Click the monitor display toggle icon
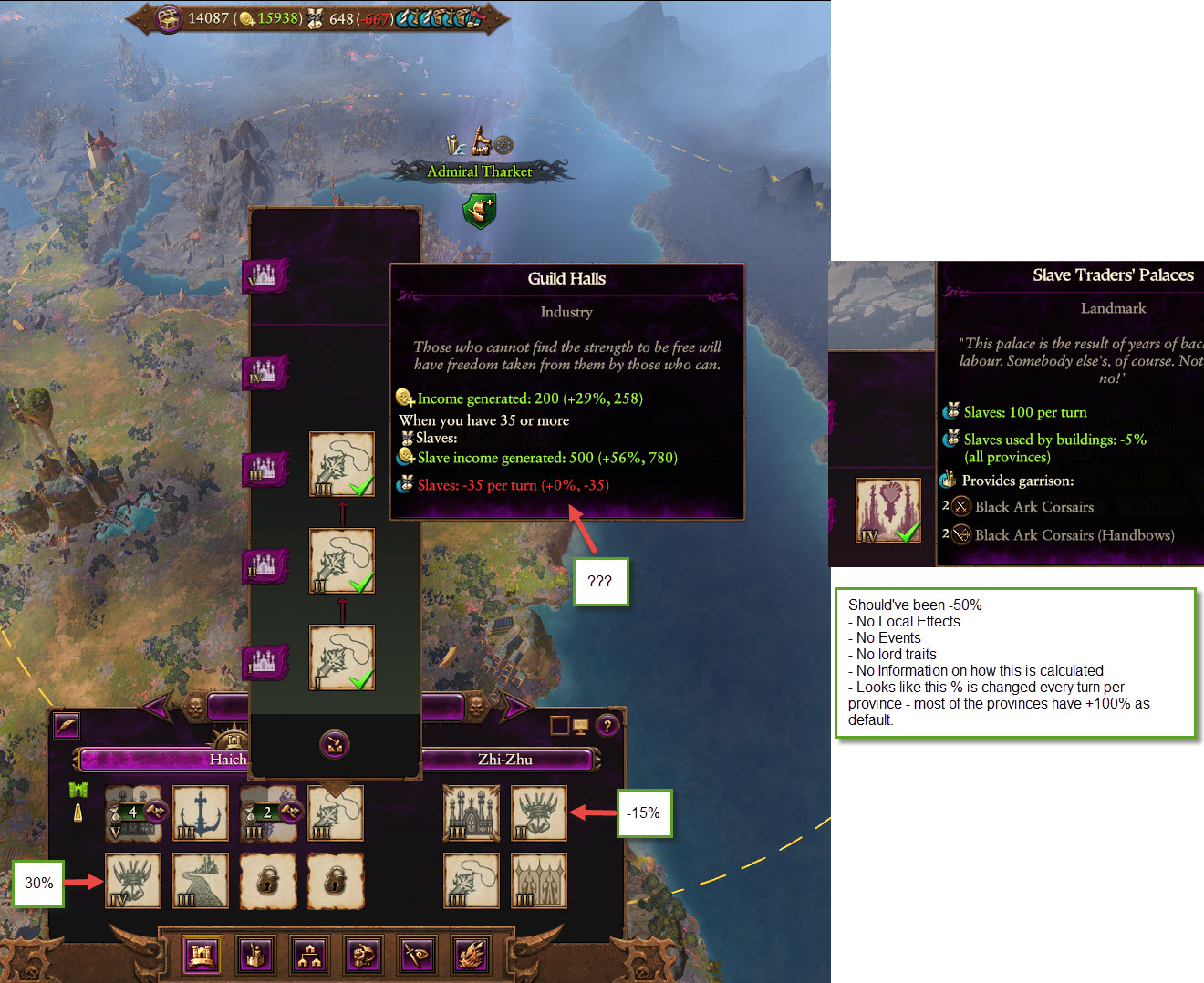This screenshot has width=1204, height=983. 580,725
